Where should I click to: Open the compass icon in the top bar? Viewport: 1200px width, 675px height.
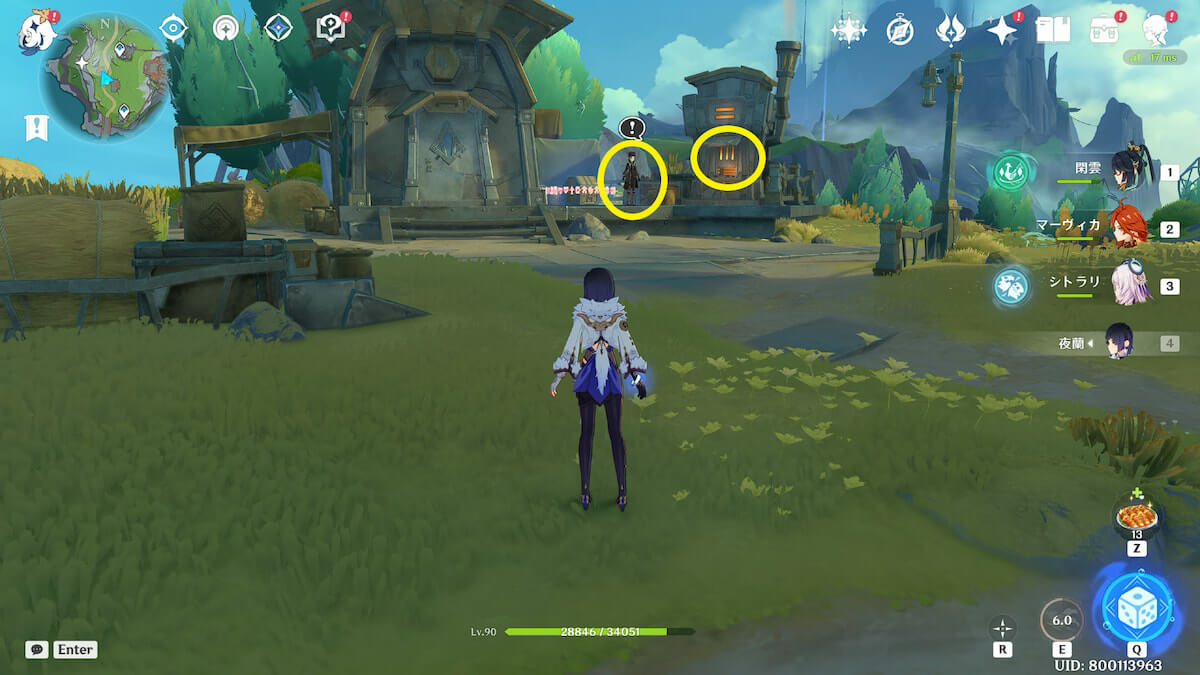(x=900, y=31)
